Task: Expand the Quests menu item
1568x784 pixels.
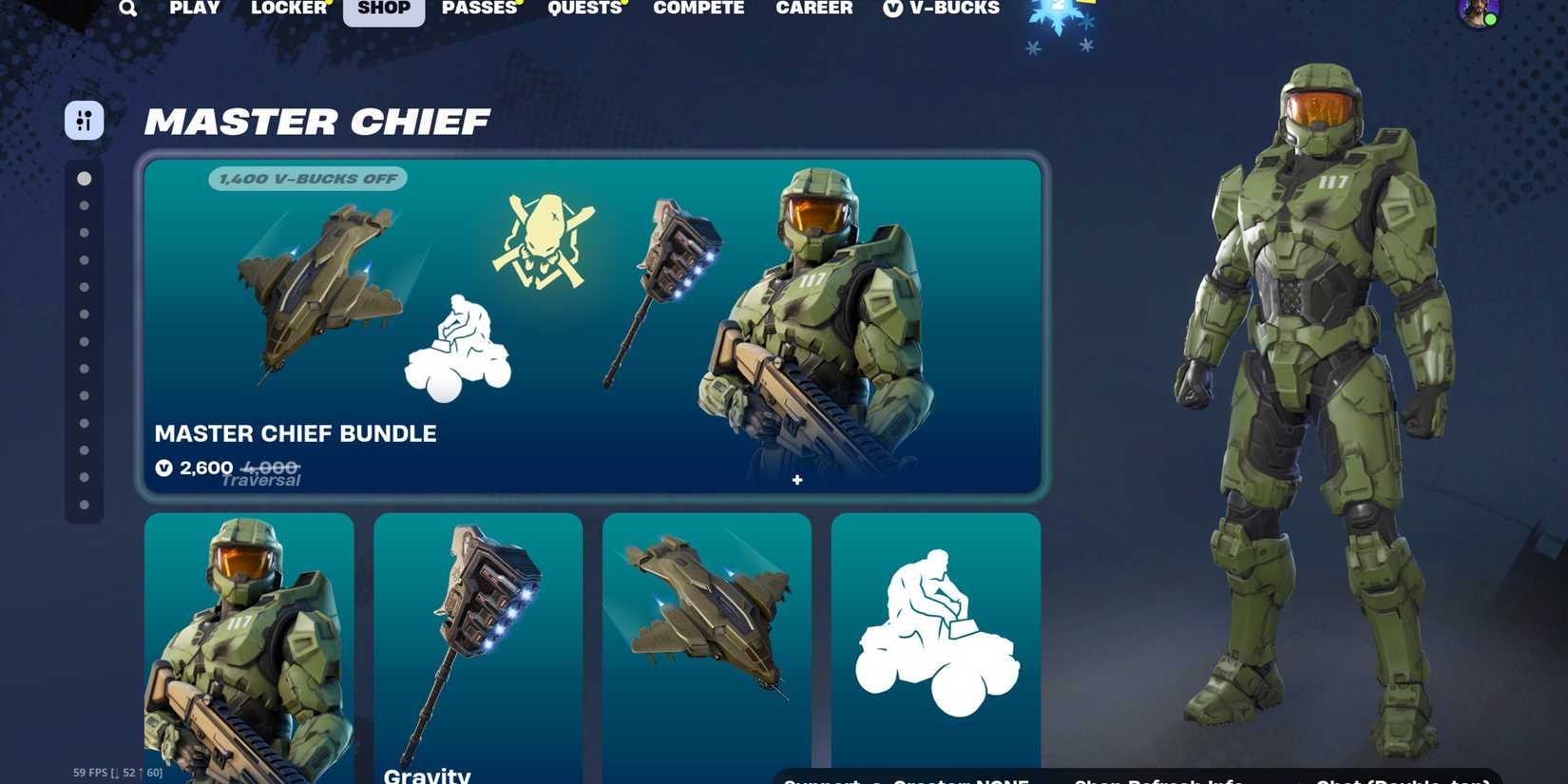Action: (x=584, y=10)
